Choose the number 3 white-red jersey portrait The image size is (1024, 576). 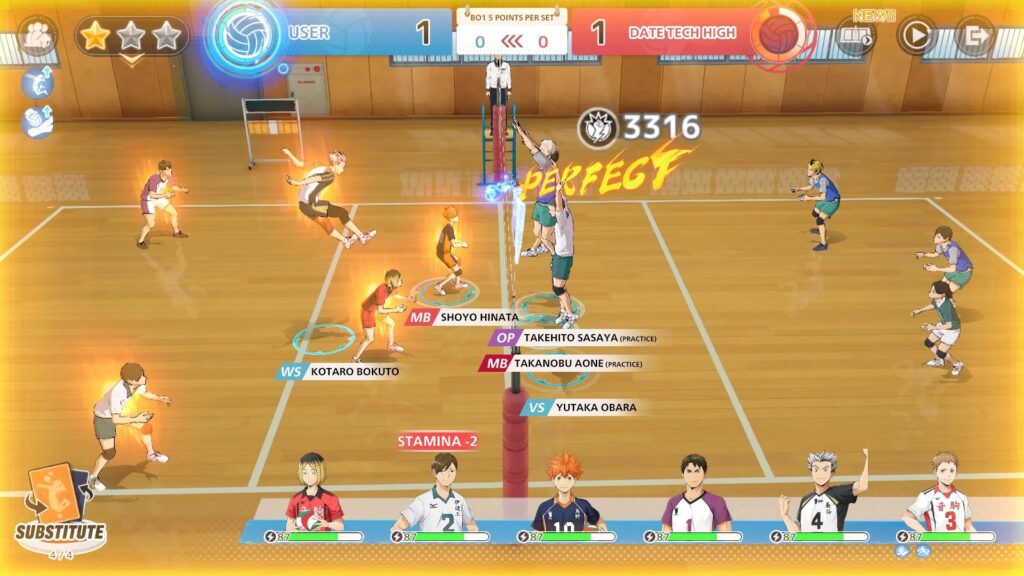tap(938, 495)
